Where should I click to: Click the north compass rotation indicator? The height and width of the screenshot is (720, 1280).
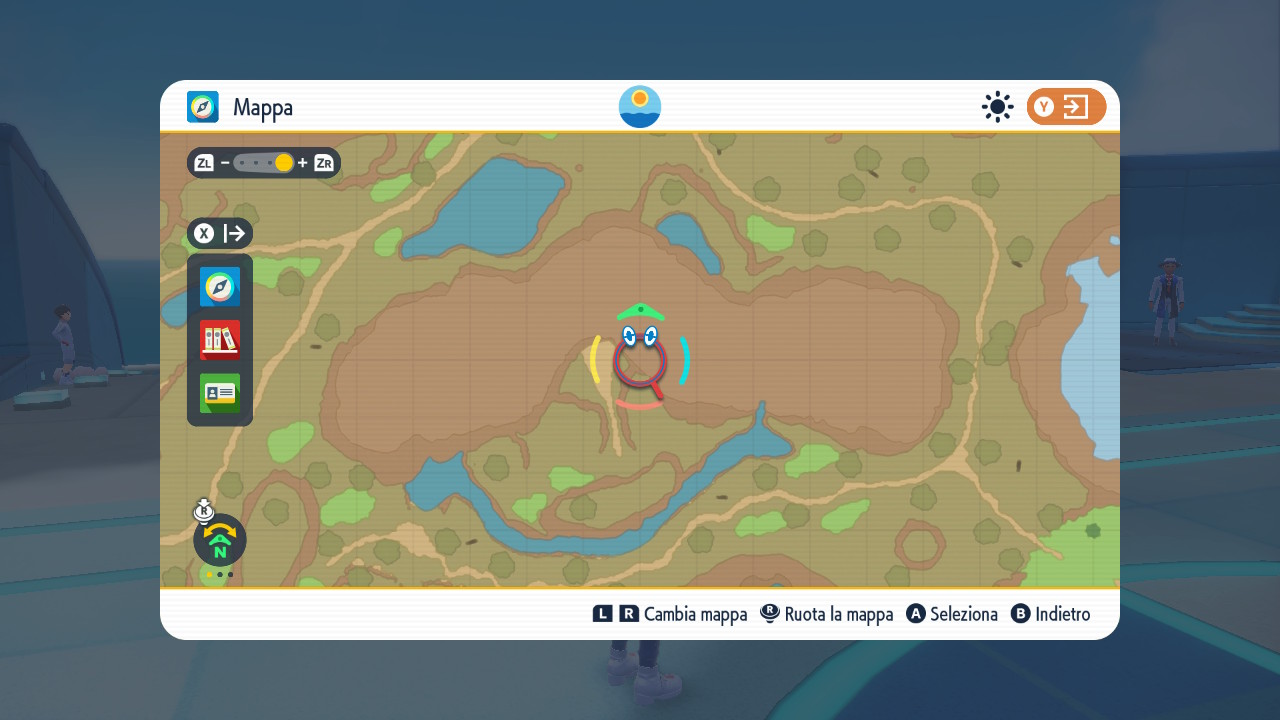point(220,540)
